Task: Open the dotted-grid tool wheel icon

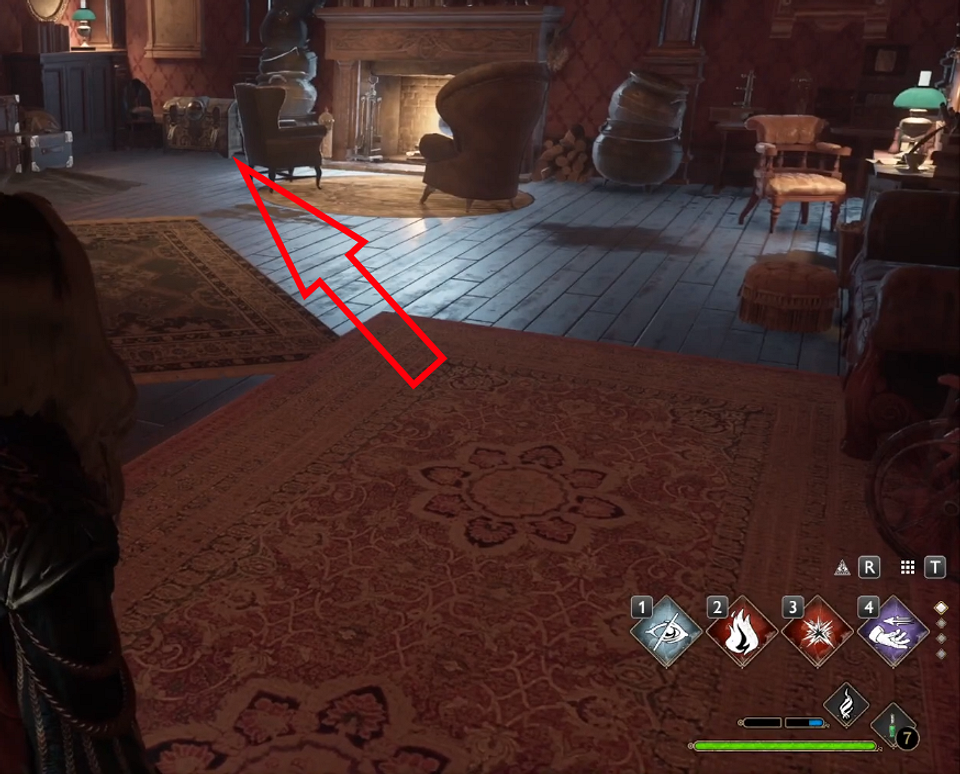Action: (x=908, y=567)
